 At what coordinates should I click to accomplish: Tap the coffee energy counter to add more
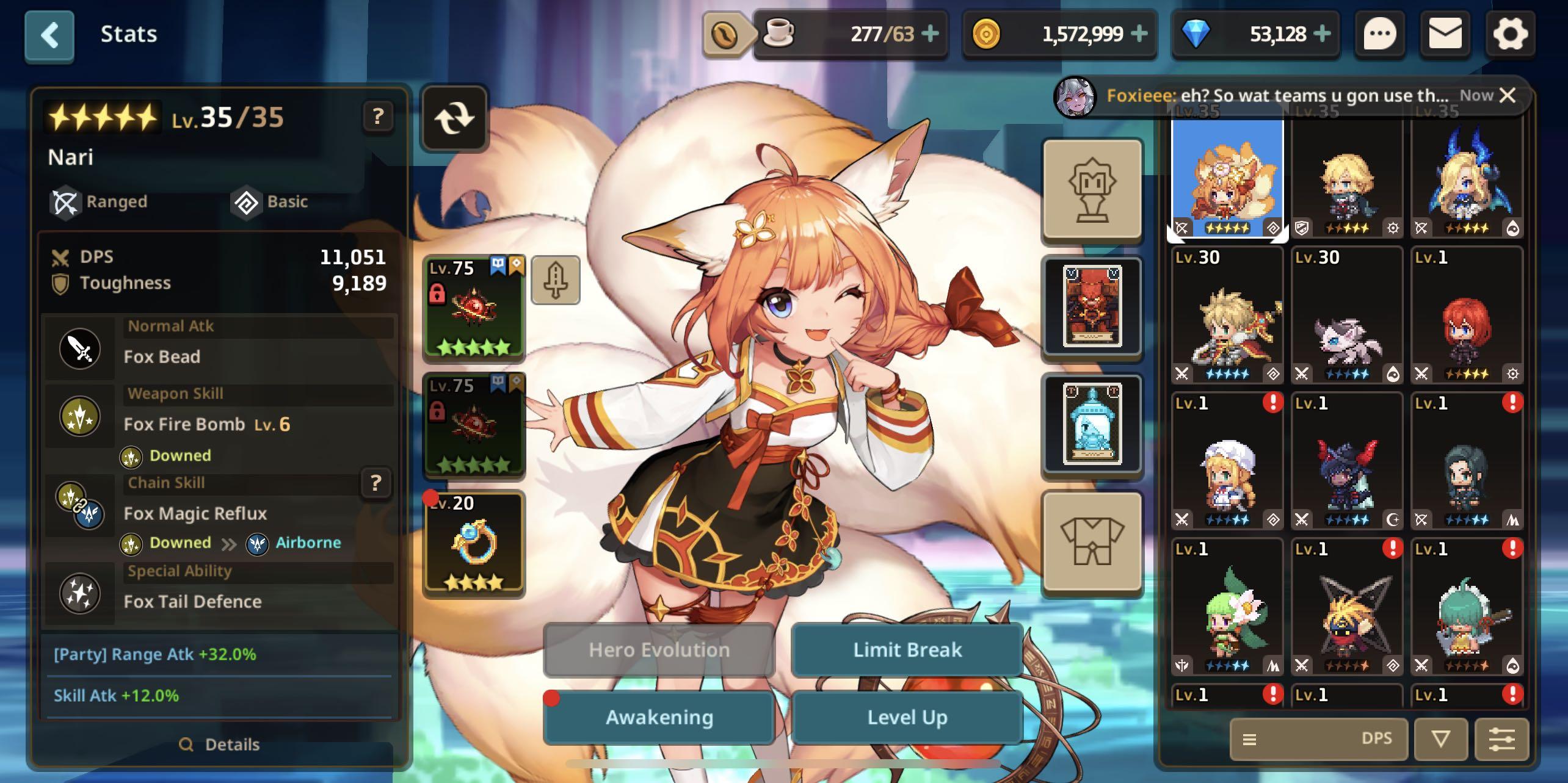pyautogui.click(x=931, y=34)
